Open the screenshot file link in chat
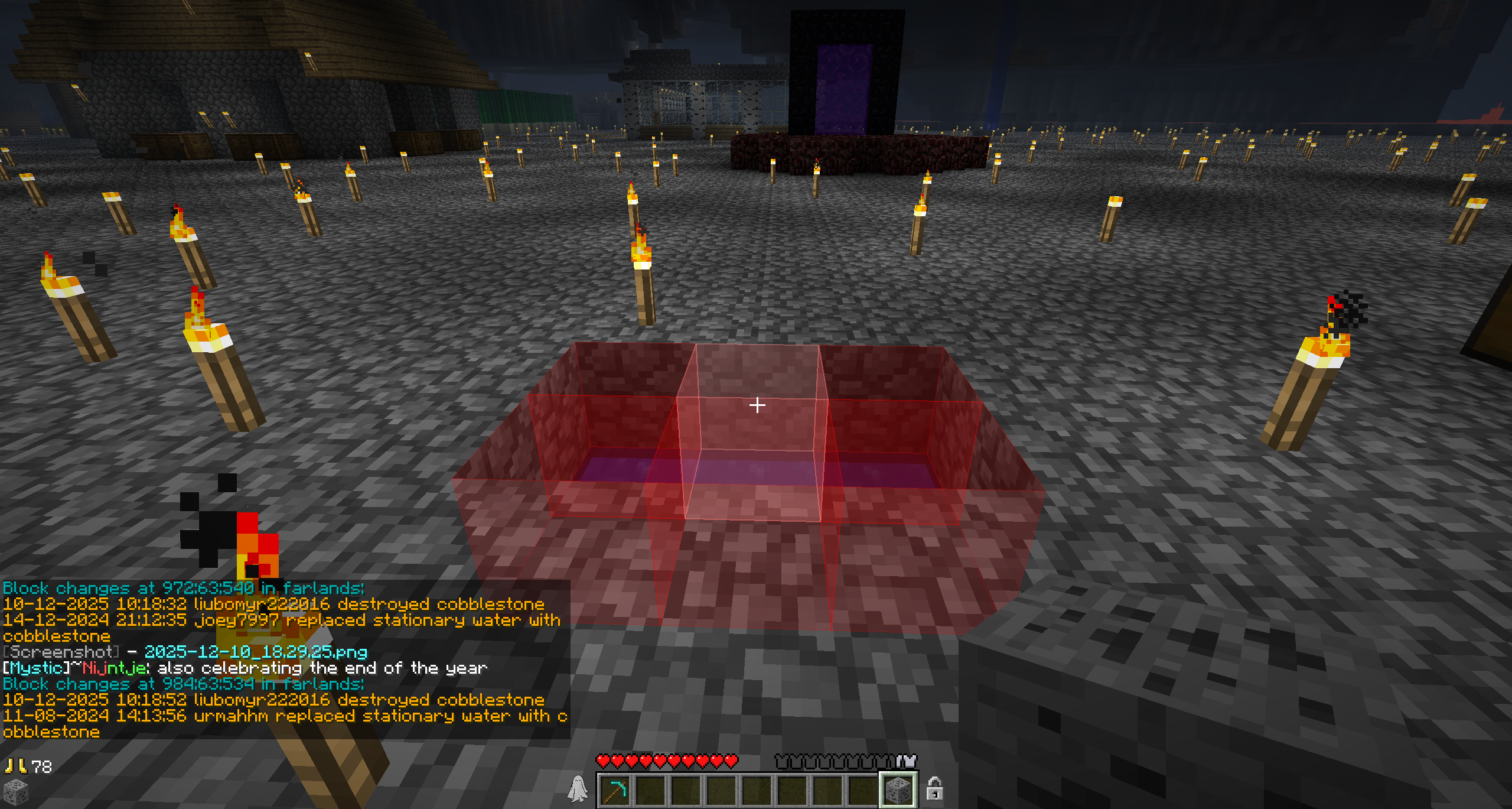Viewport: 1512px width, 809px height. tap(256, 652)
